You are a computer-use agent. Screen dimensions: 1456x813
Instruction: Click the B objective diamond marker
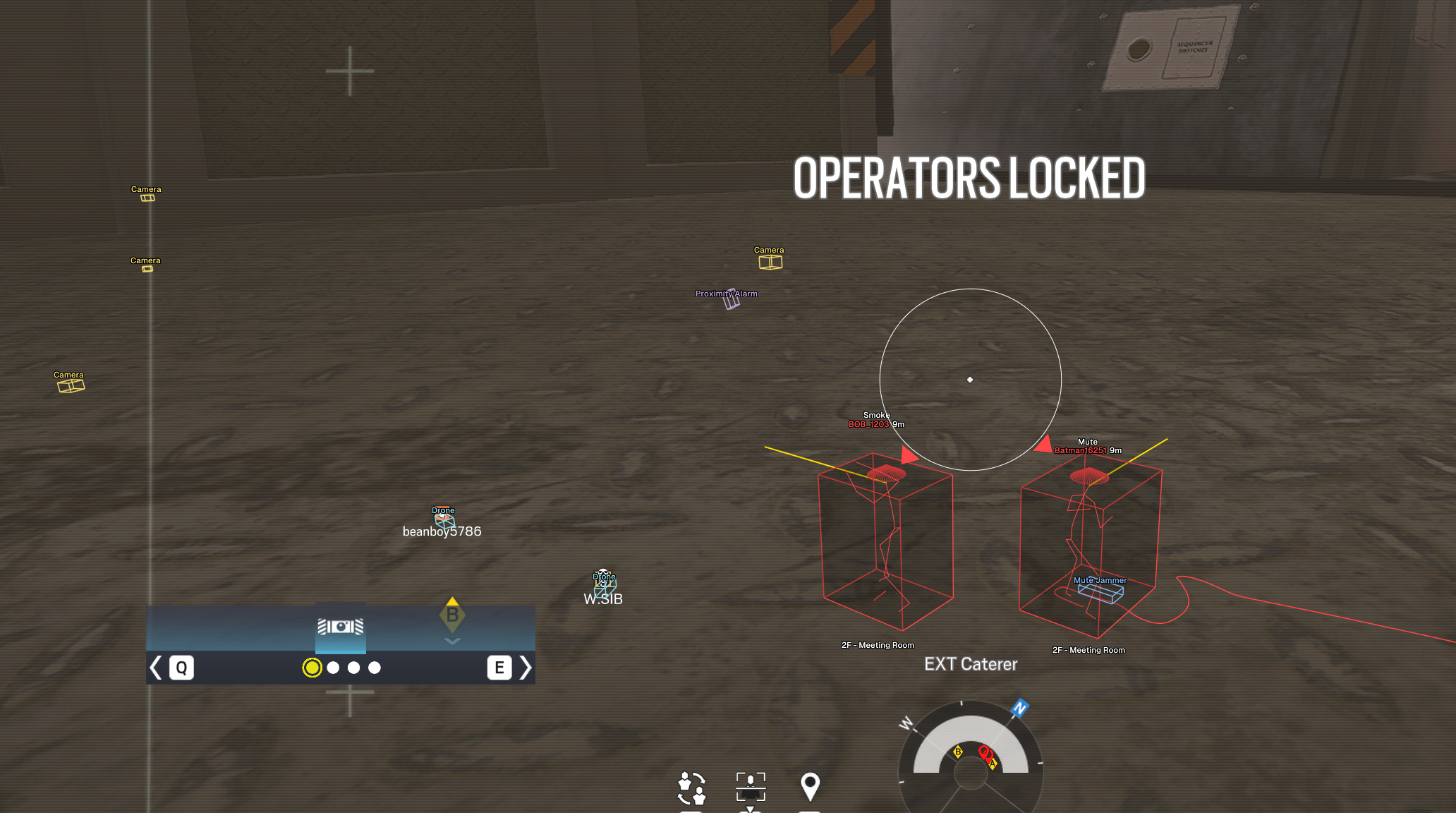[451, 615]
